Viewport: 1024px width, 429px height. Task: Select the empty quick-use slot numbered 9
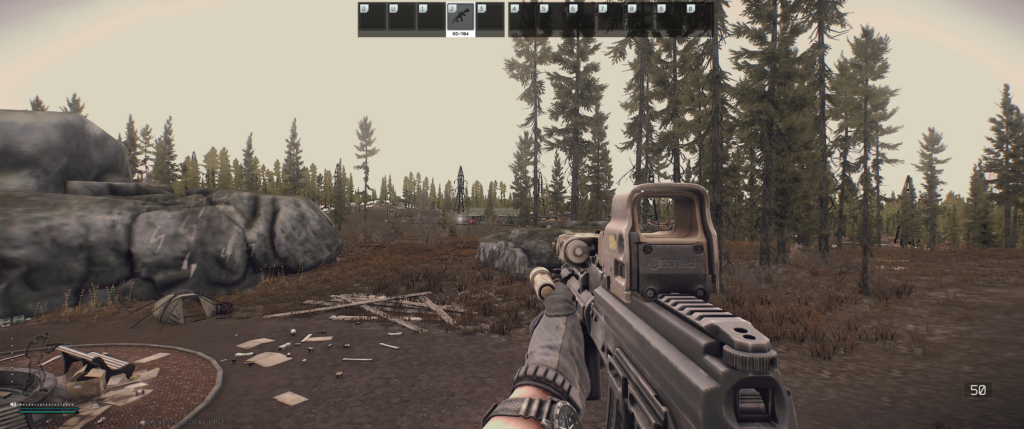(669, 19)
